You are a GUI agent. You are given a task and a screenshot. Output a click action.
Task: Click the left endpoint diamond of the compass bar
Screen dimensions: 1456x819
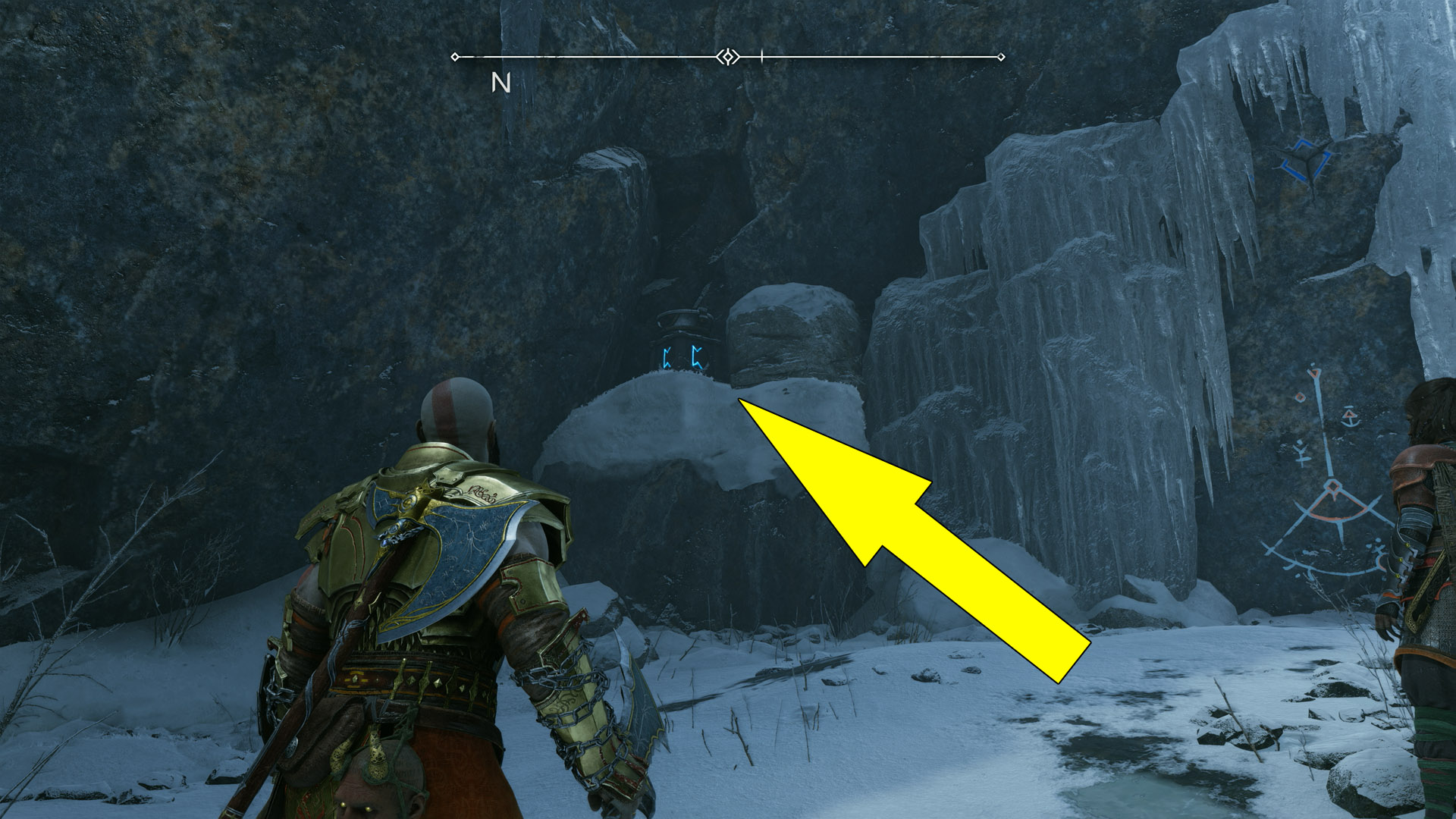(x=455, y=55)
